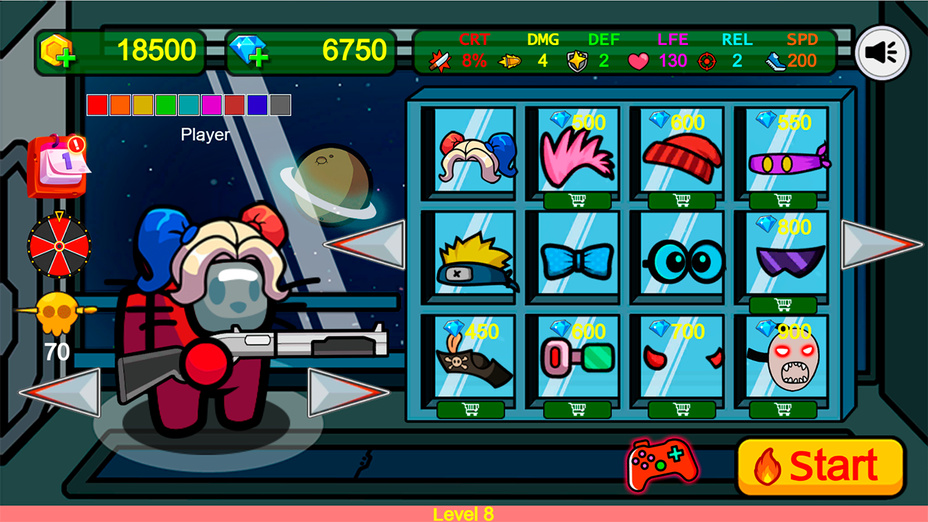Toggle the sound speaker button
Screen dimensions: 928x522
(x=882, y=52)
